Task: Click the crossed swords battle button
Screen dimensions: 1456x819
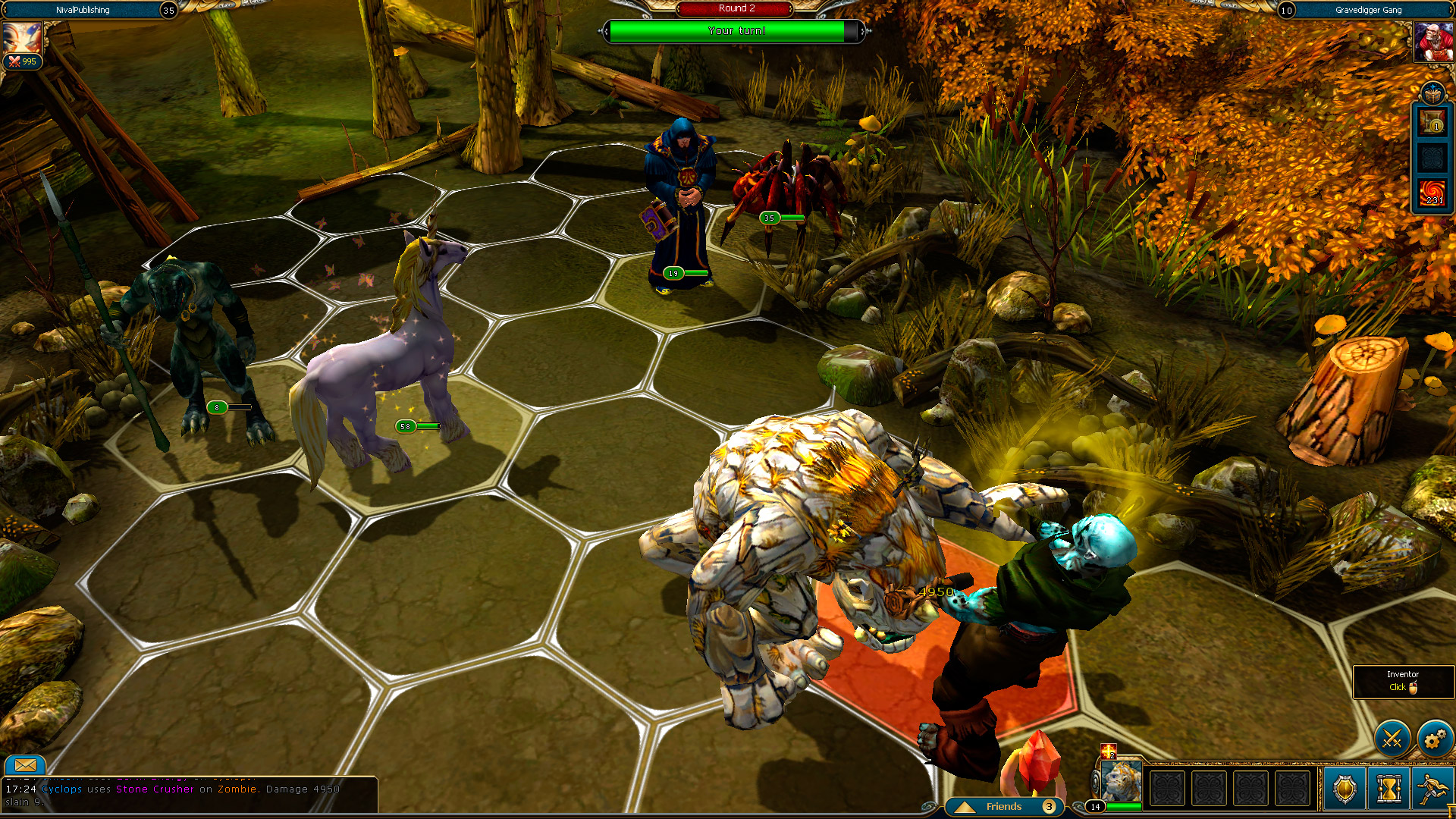Action: 1391,737
